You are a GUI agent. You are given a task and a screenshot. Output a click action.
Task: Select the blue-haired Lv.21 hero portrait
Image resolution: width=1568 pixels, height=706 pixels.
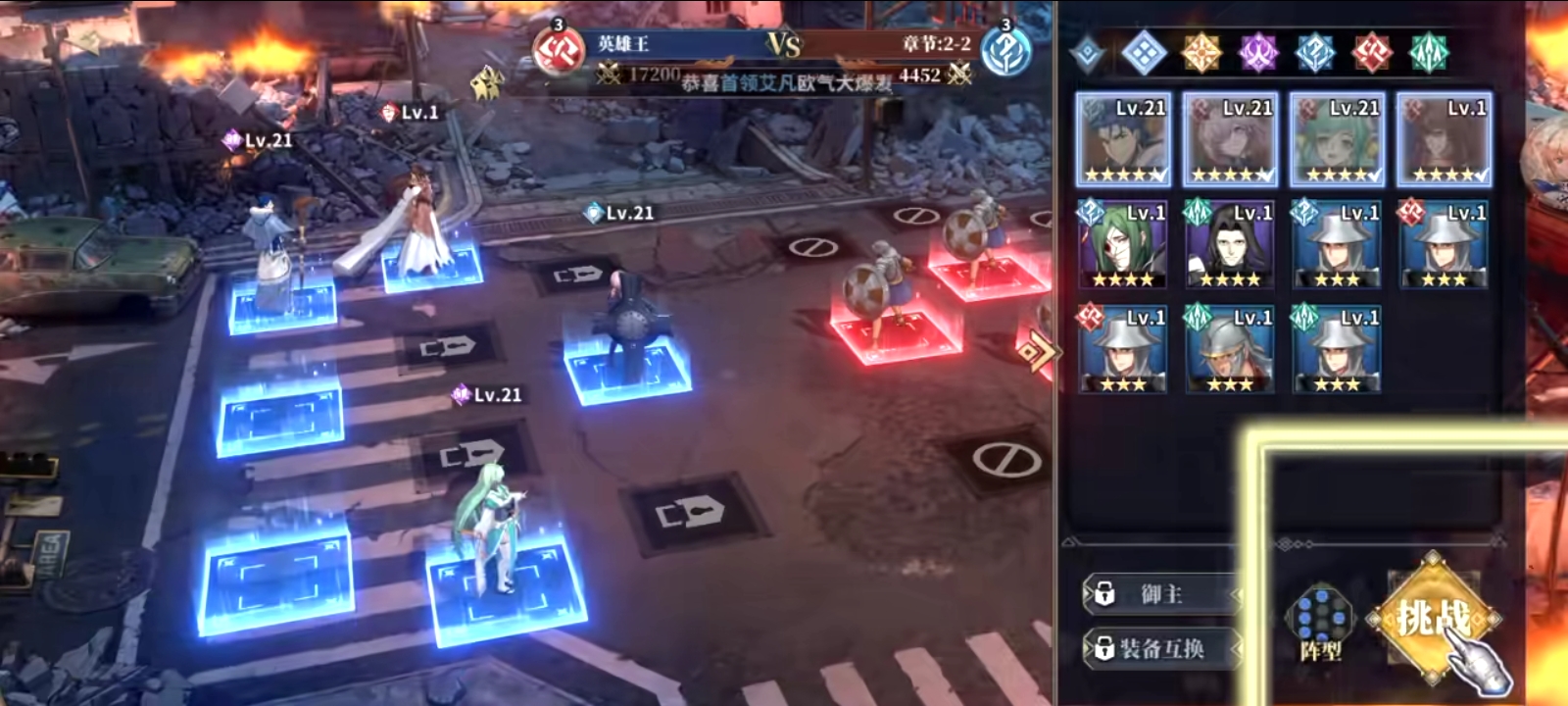pyautogui.click(x=1123, y=140)
